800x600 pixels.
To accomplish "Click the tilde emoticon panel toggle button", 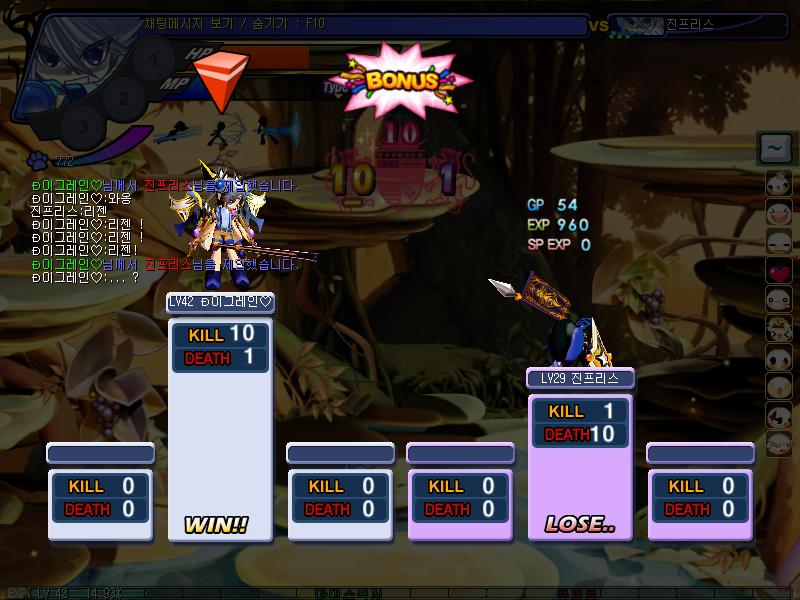I will click(775, 148).
